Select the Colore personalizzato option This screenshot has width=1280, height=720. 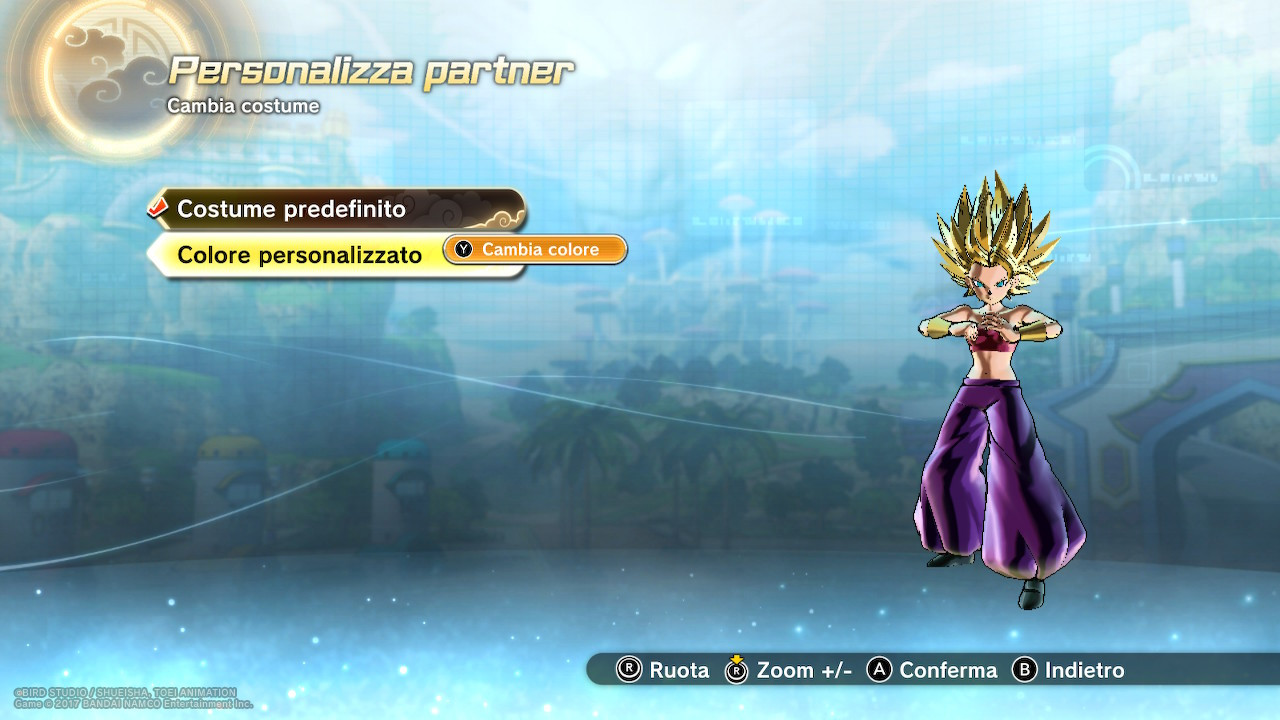[300, 254]
